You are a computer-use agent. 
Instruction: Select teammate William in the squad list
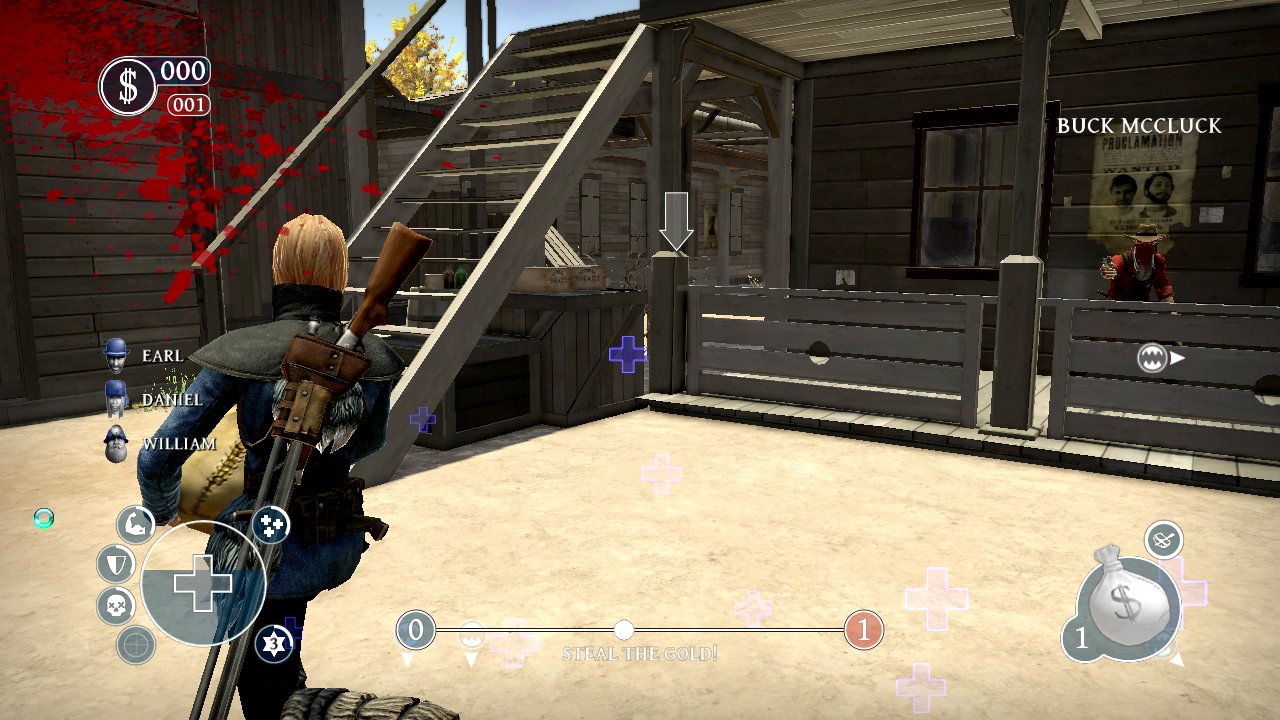[x=117, y=443]
